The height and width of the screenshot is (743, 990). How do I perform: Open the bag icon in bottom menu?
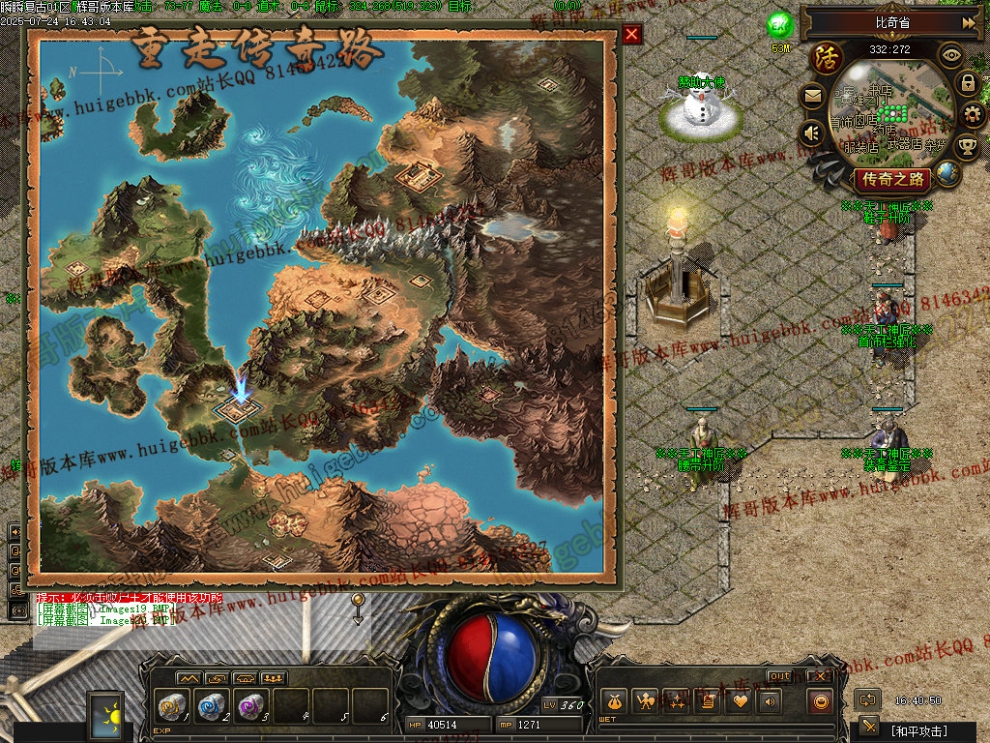[x=614, y=701]
